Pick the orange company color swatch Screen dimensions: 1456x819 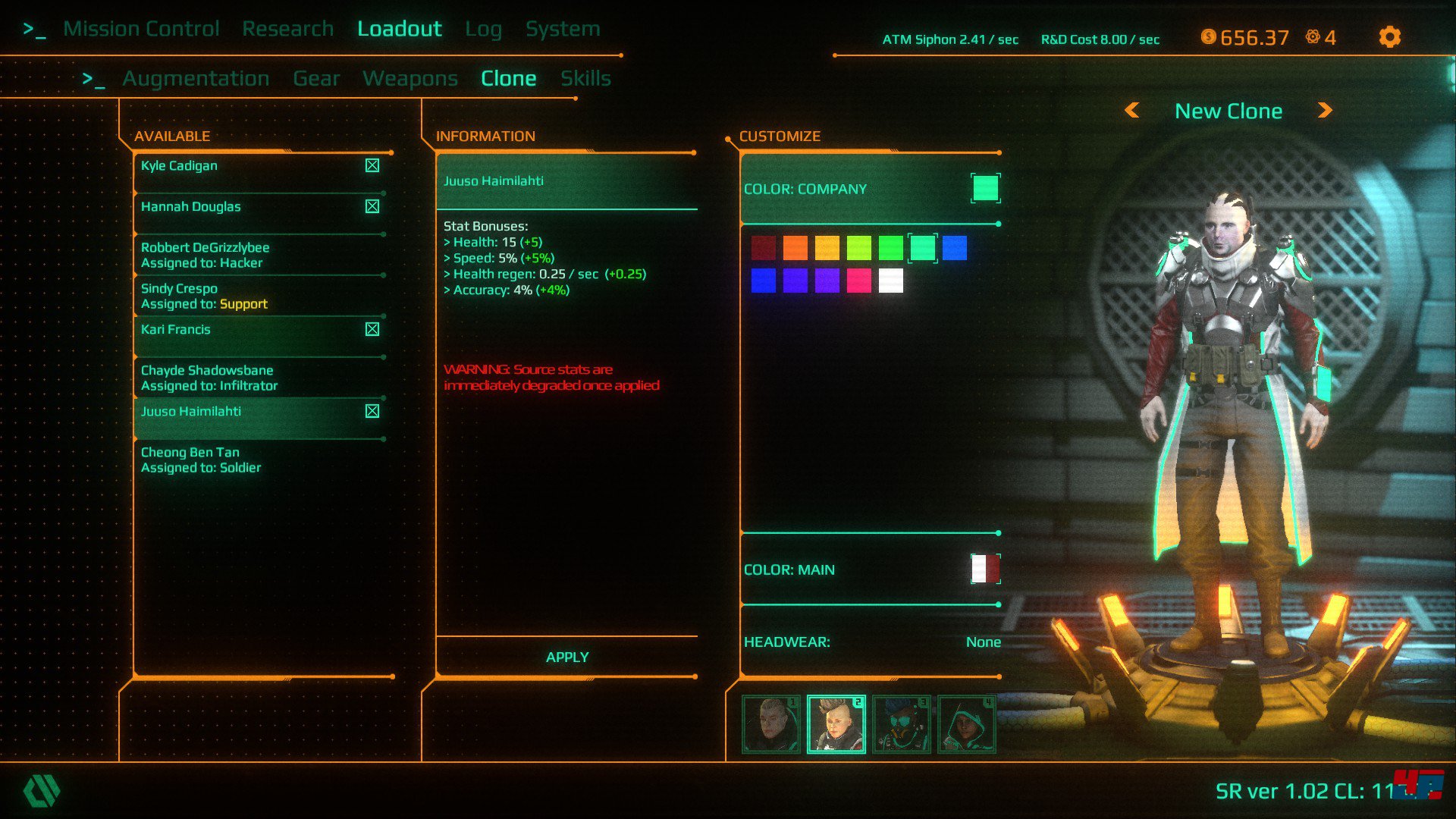(x=795, y=248)
